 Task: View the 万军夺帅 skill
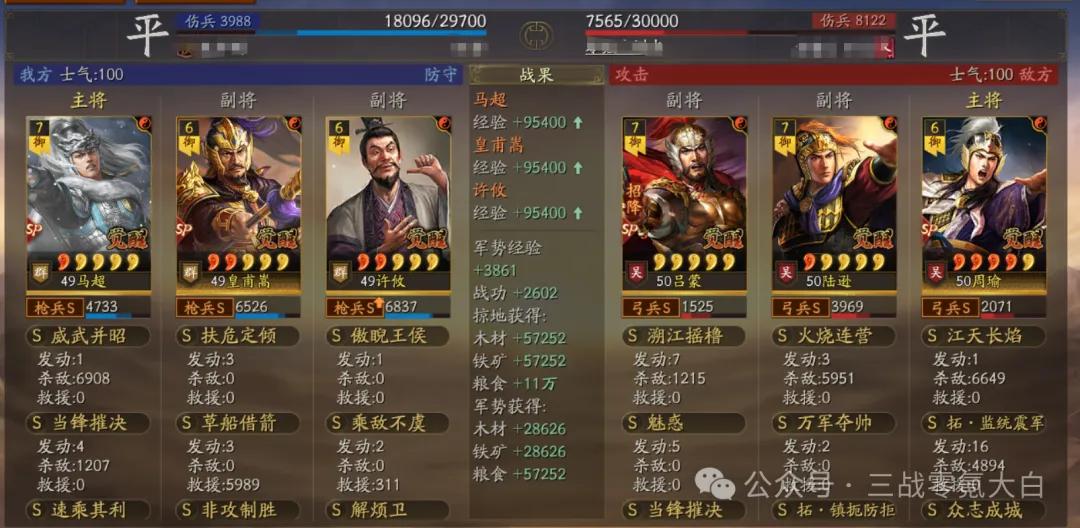click(834, 423)
